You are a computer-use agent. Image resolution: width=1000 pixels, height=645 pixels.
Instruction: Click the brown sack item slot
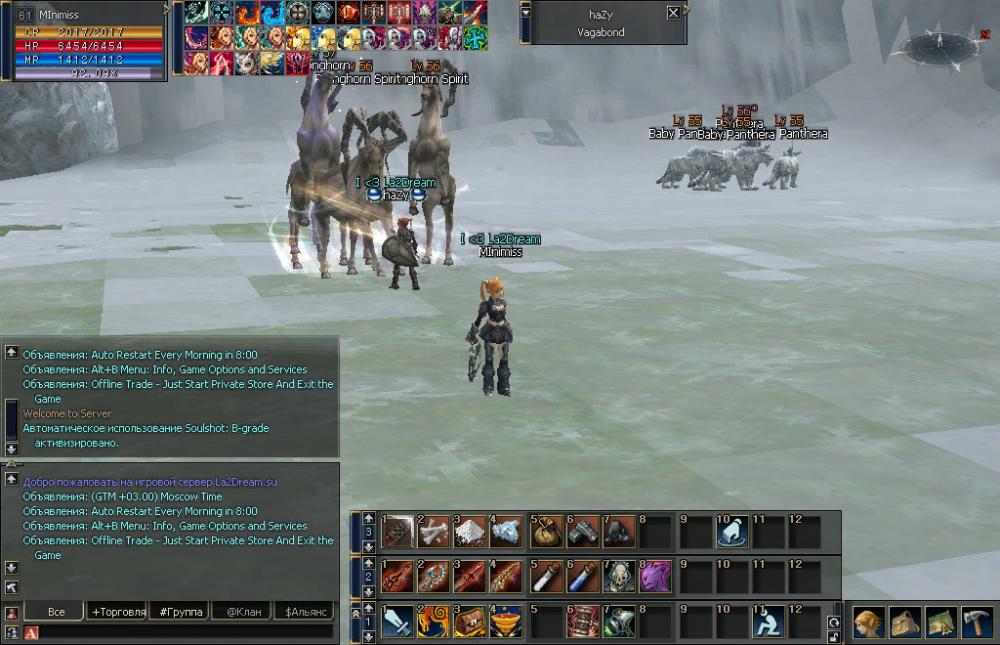coord(545,531)
